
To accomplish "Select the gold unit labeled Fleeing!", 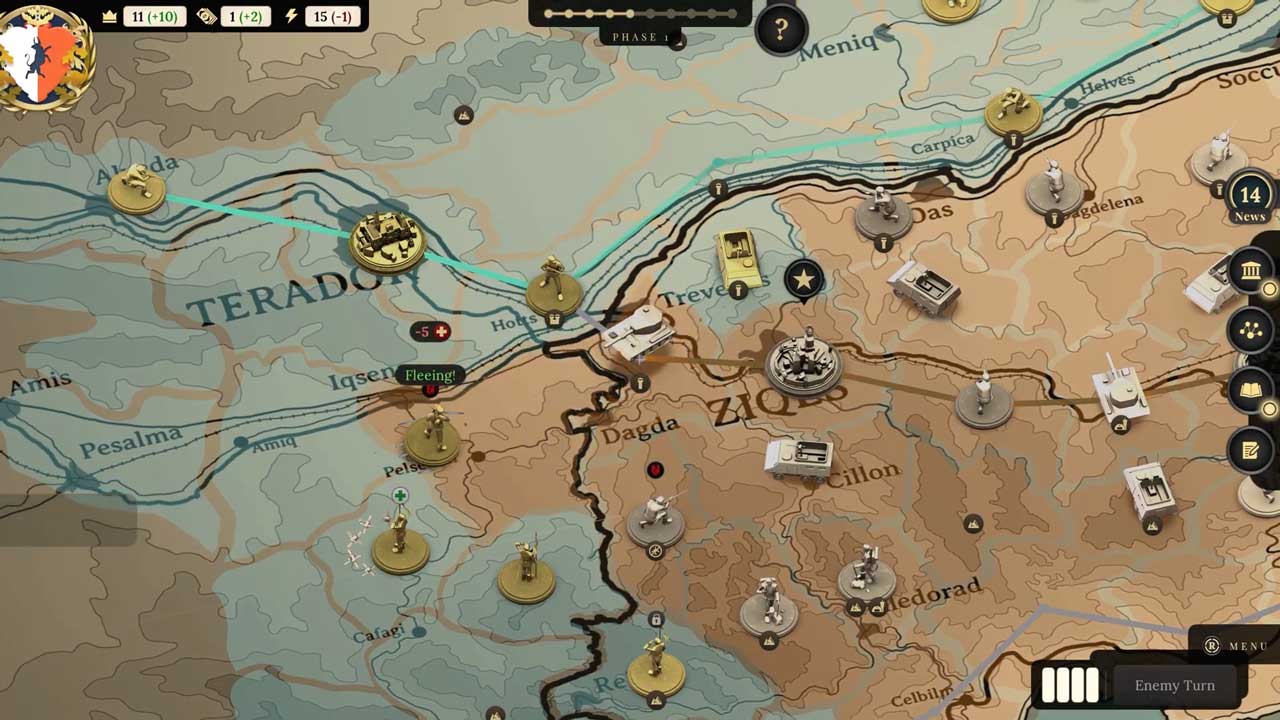I will (x=433, y=435).
